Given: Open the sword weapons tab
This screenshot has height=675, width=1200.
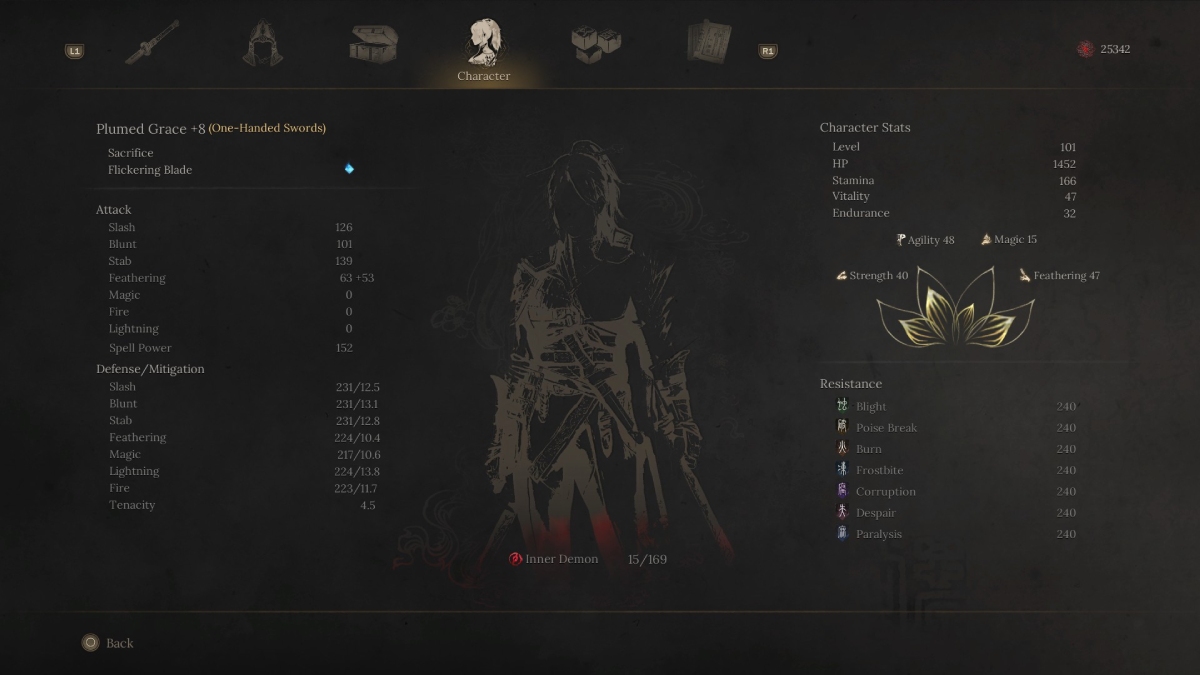Looking at the screenshot, I should [x=152, y=43].
